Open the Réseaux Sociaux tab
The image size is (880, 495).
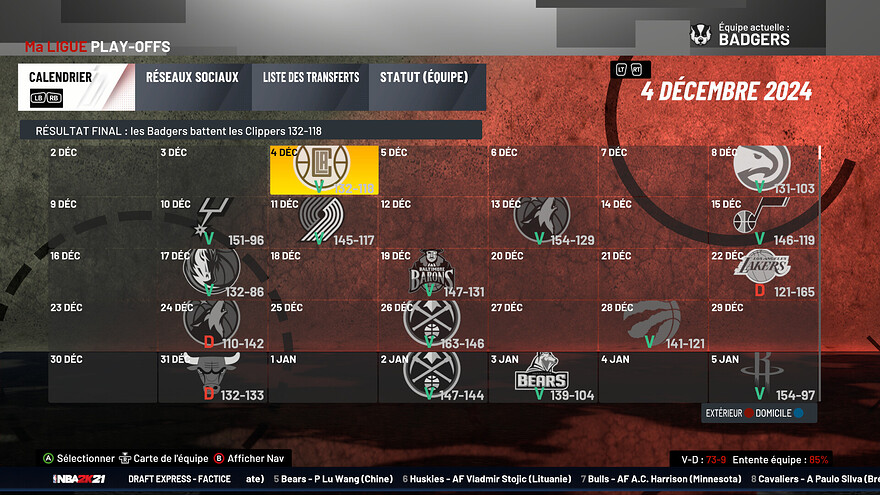tap(192, 87)
